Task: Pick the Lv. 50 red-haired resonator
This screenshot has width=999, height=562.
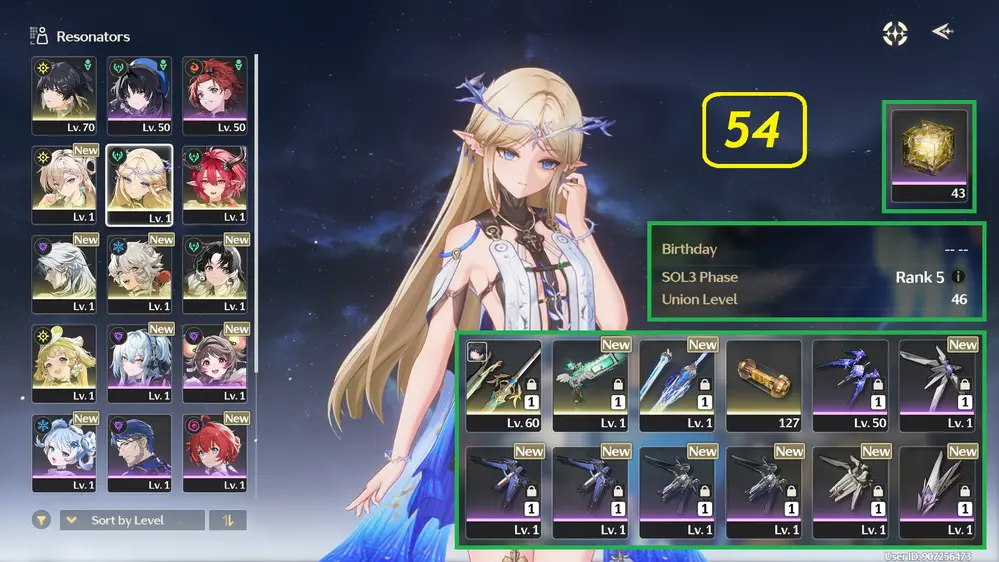Action: (214, 94)
